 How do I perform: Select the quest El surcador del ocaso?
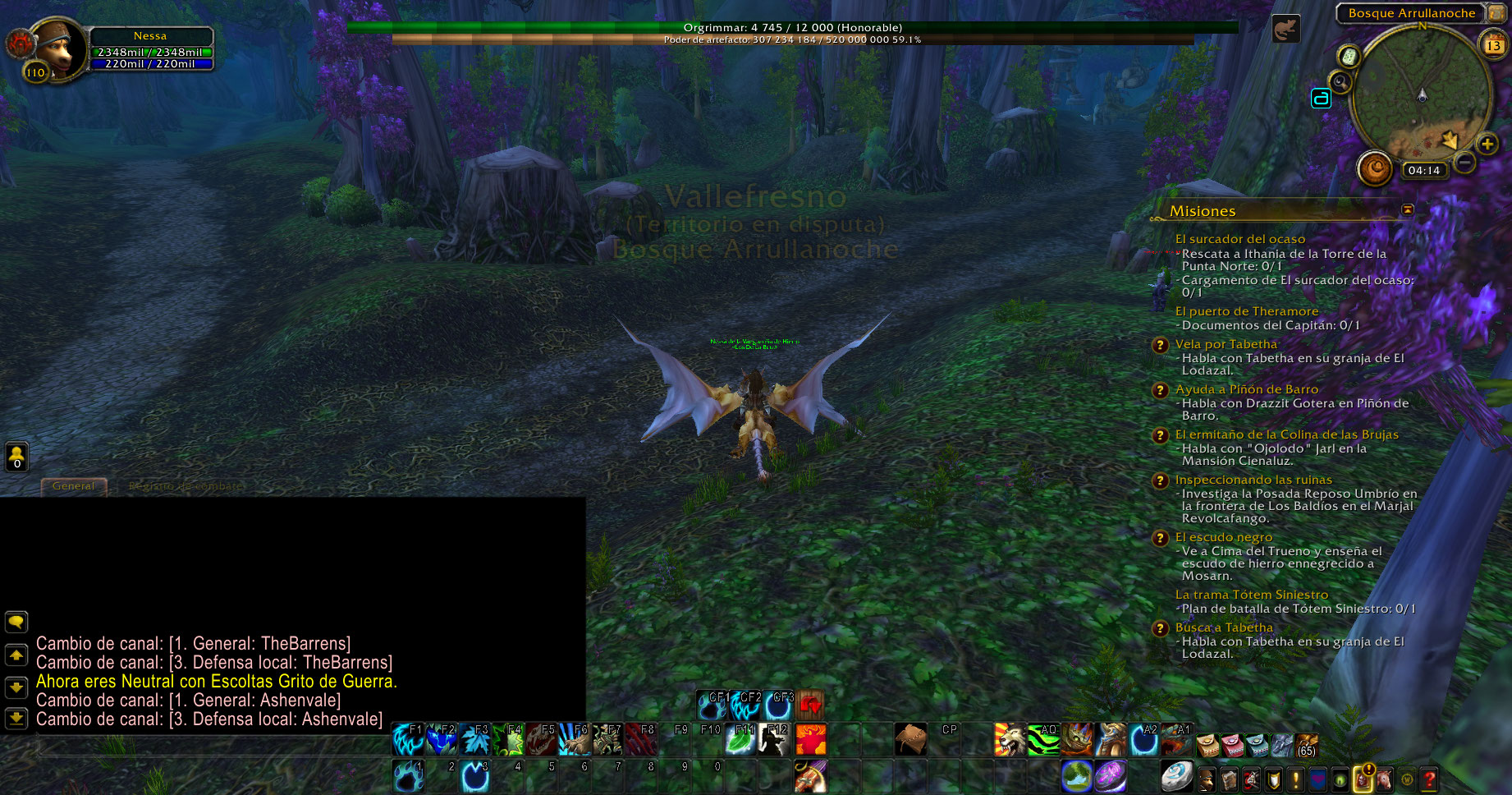pos(1239,239)
